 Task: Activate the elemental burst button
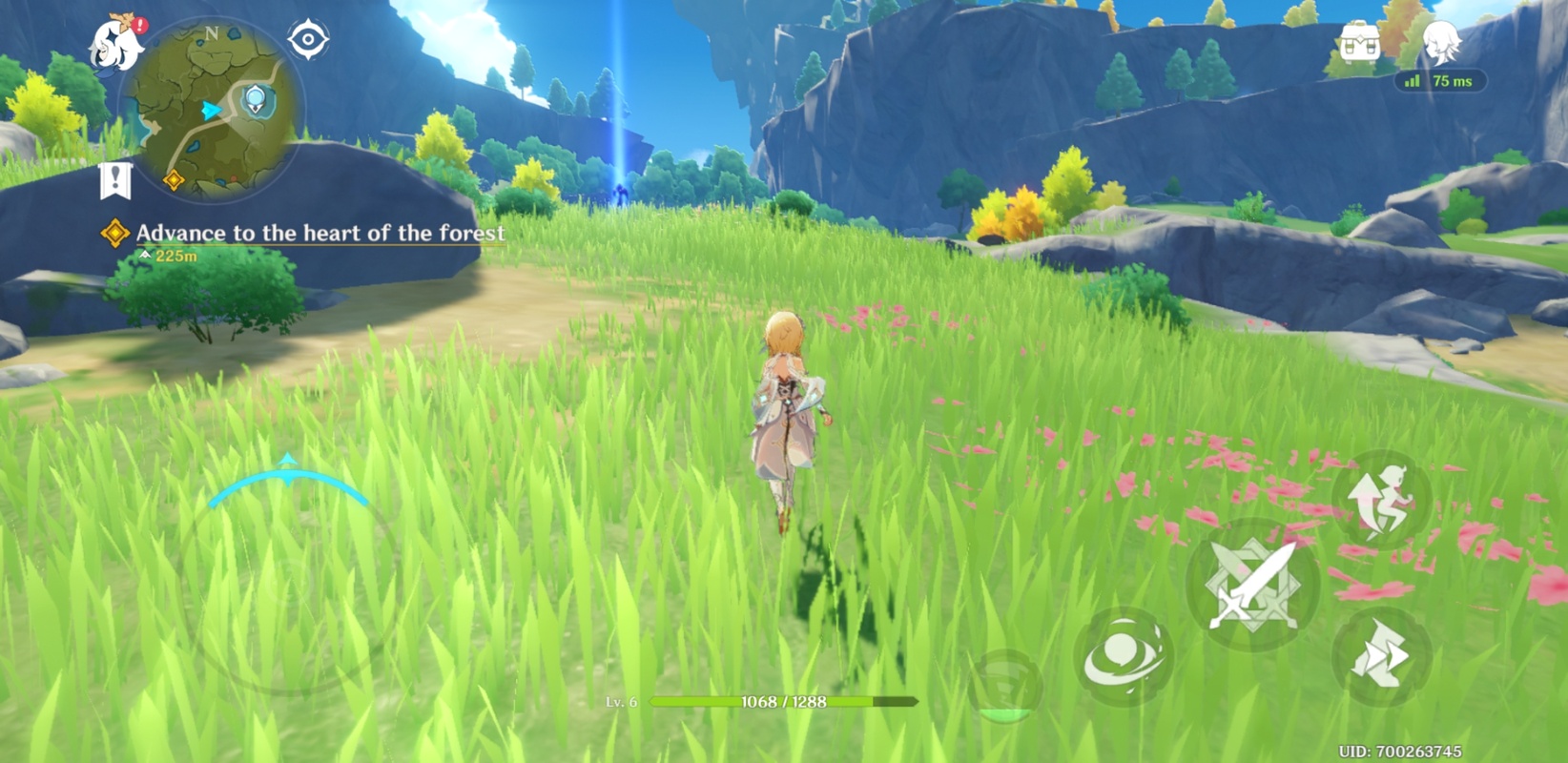tap(1003, 687)
